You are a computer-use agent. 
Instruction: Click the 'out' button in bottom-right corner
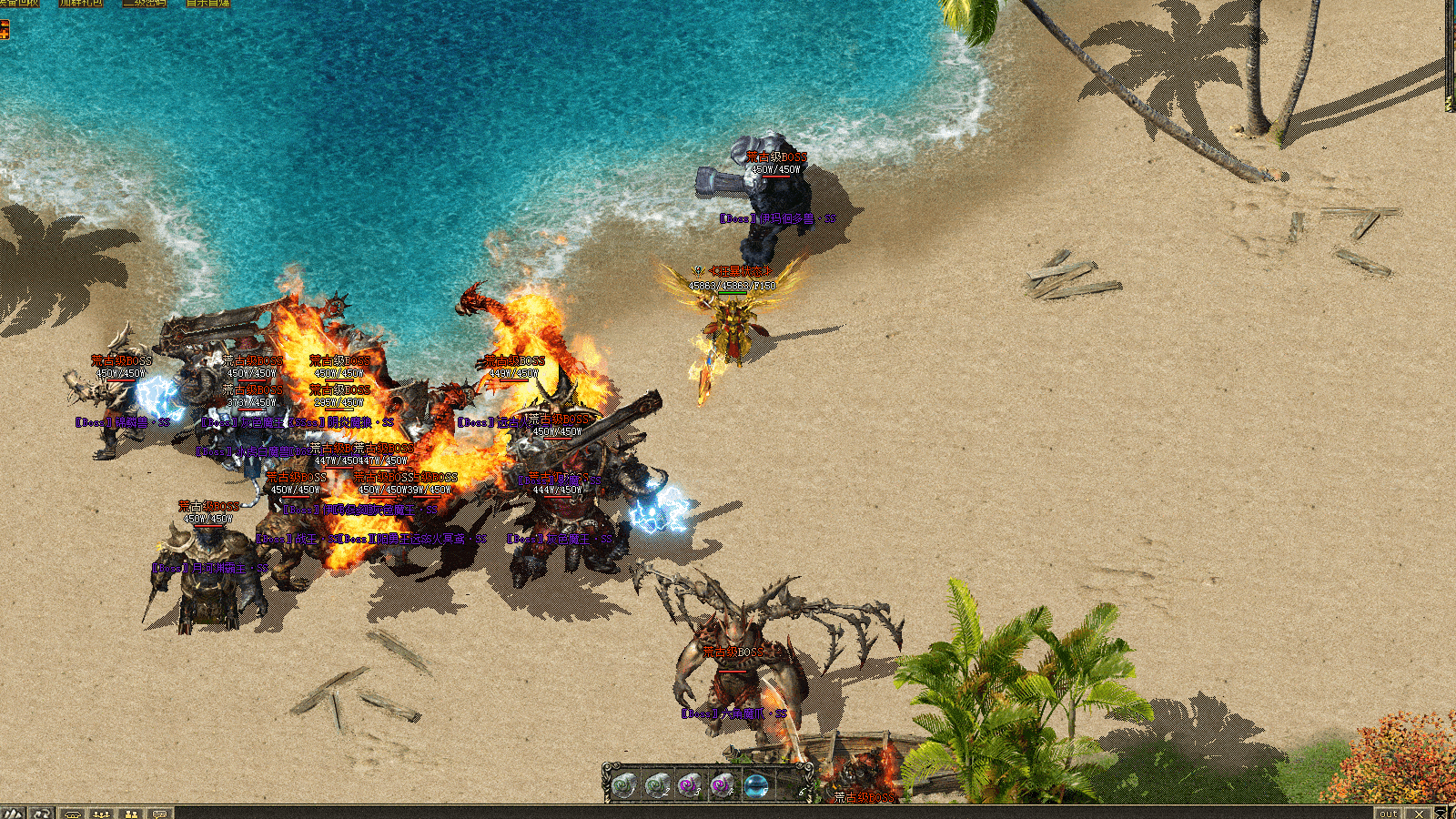pos(1388,813)
